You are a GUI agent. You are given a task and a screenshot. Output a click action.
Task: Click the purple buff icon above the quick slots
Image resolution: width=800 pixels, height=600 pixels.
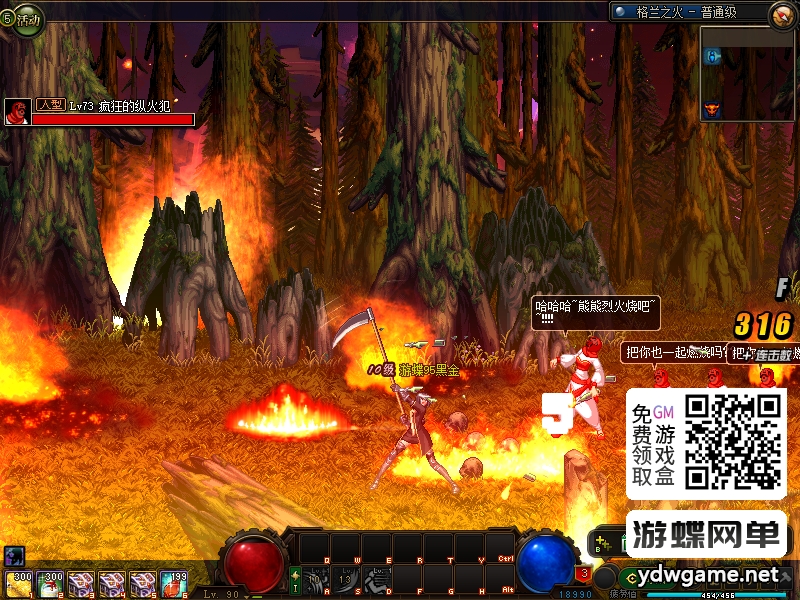pyautogui.click(x=13, y=555)
